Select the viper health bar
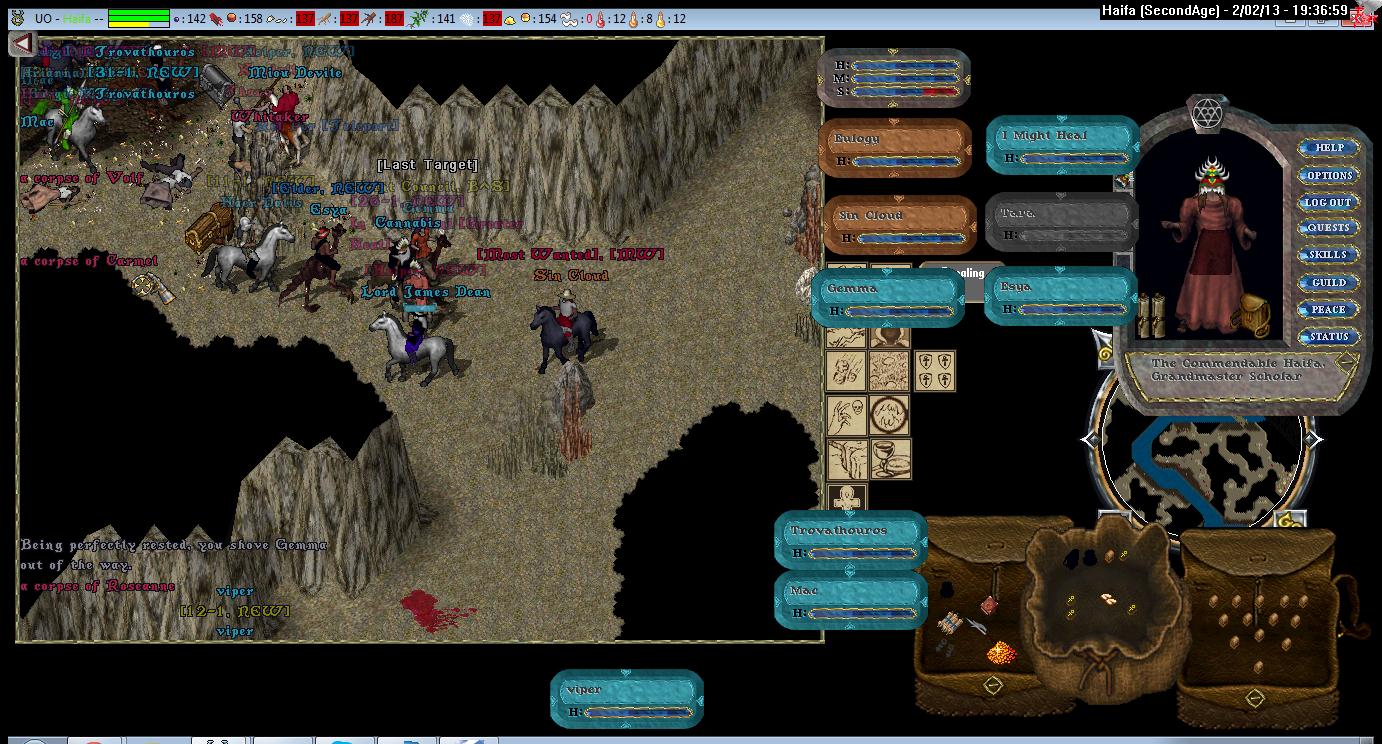Viewport: 1382px width, 744px height. (x=627, y=699)
